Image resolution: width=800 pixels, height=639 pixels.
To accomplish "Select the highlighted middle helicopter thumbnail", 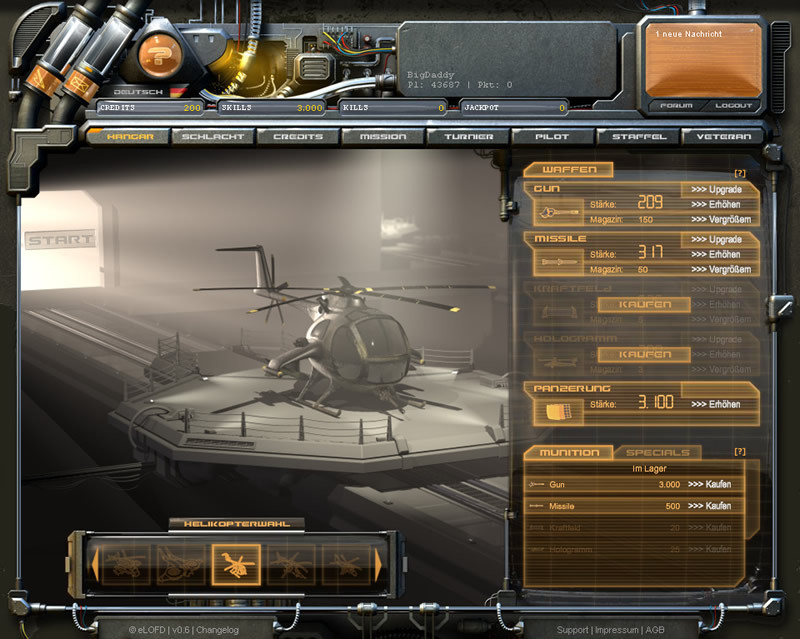I will click(236, 564).
